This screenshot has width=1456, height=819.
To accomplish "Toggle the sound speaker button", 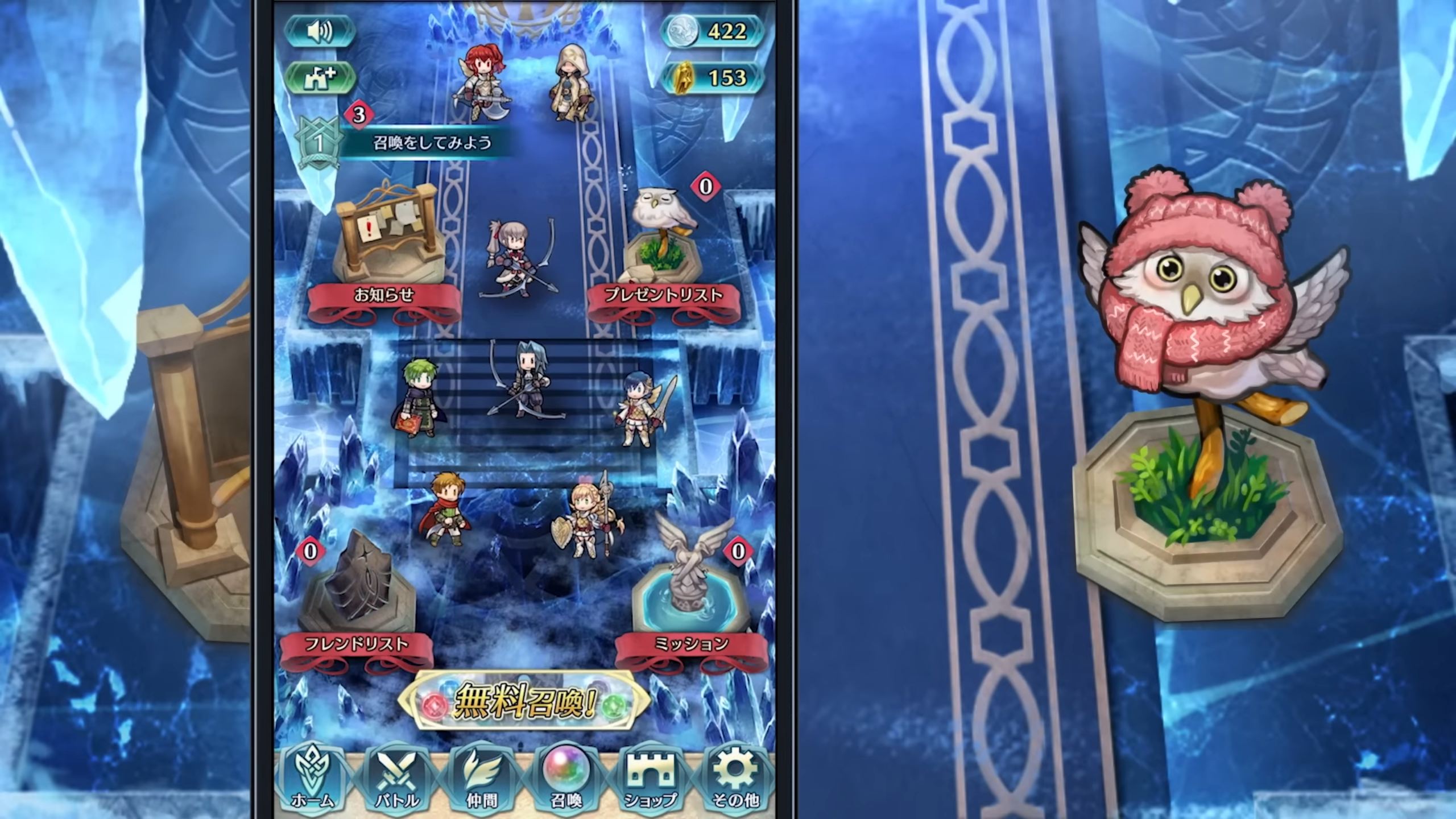I will (320, 31).
